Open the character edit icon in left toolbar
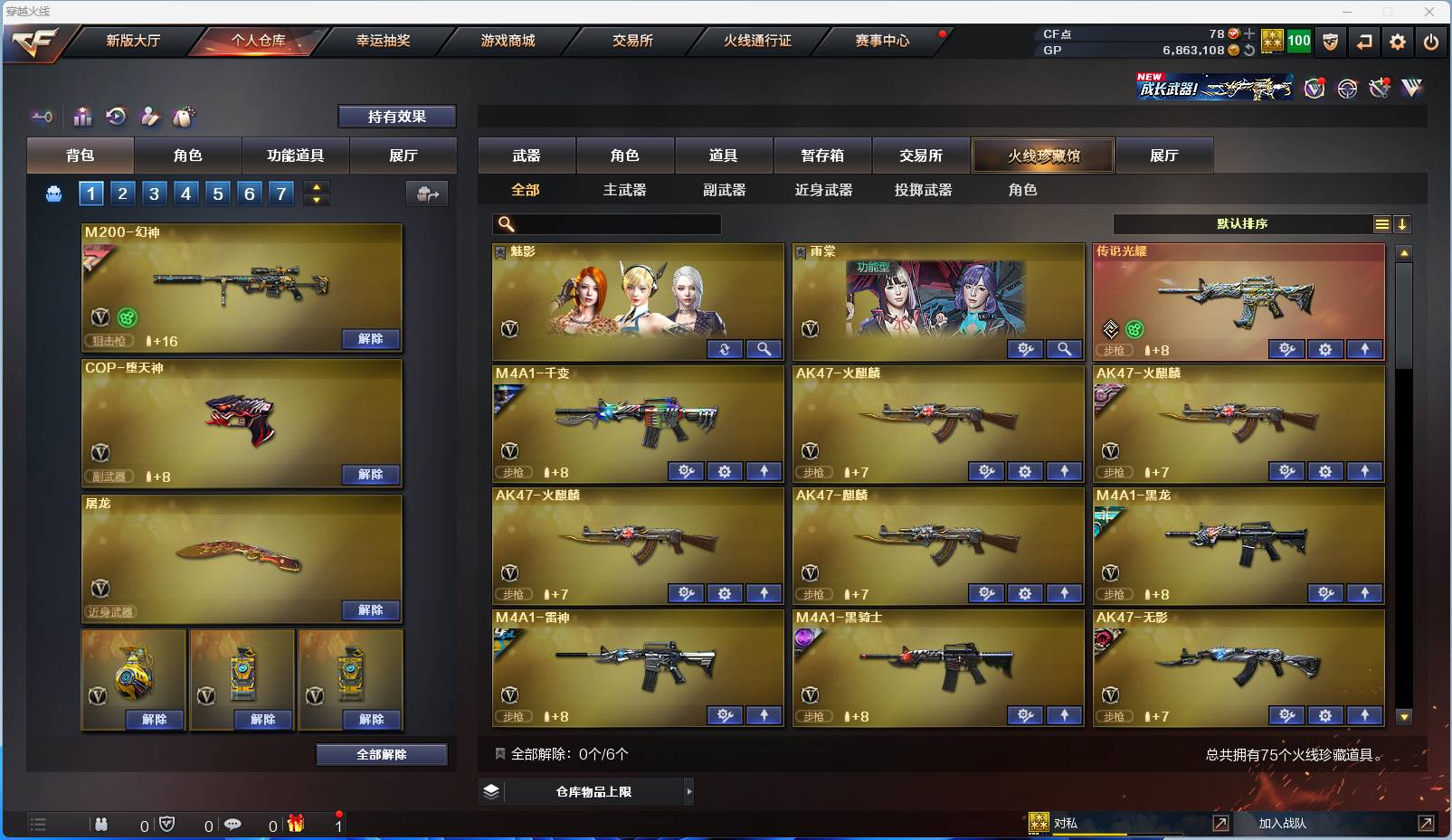Viewport: 1452px width, 840px height. coord(150,117)
